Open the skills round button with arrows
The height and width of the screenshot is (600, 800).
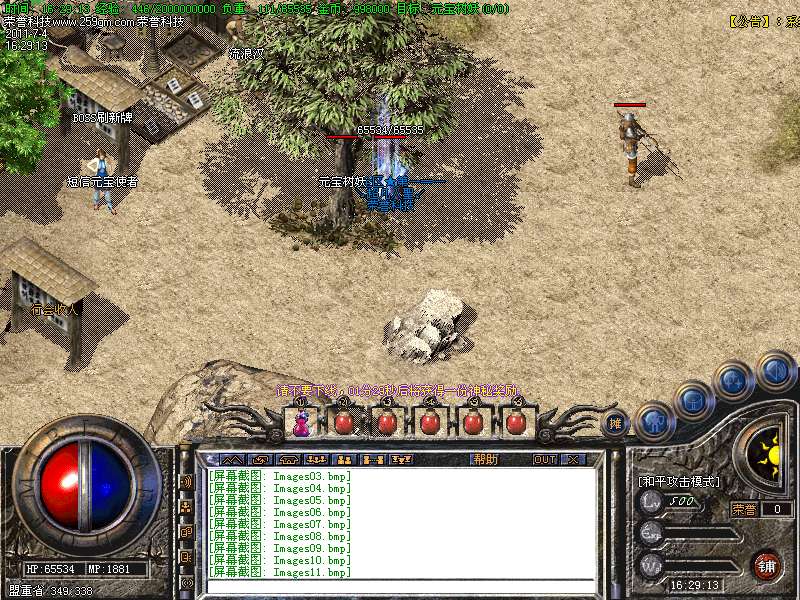click(733, 380)
